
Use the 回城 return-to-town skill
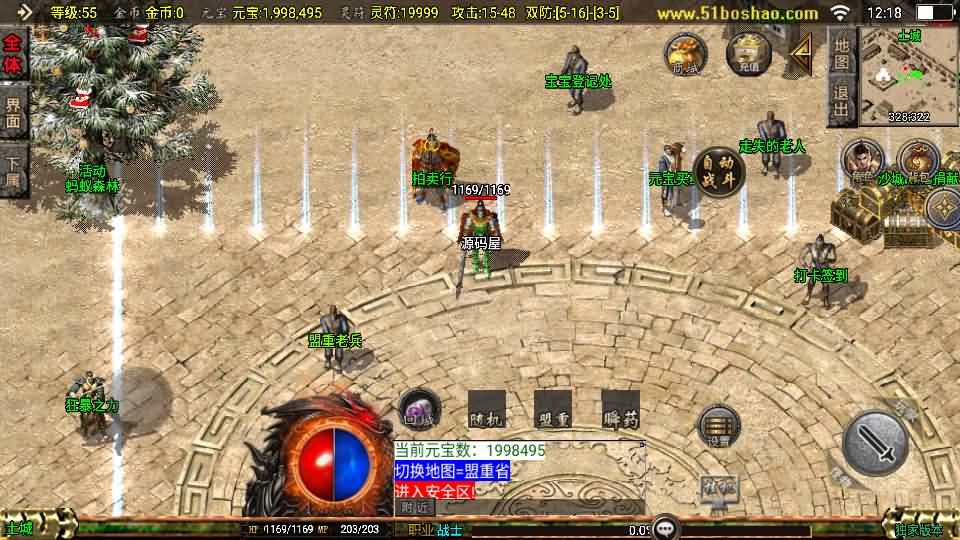click(x=417, y=409)
